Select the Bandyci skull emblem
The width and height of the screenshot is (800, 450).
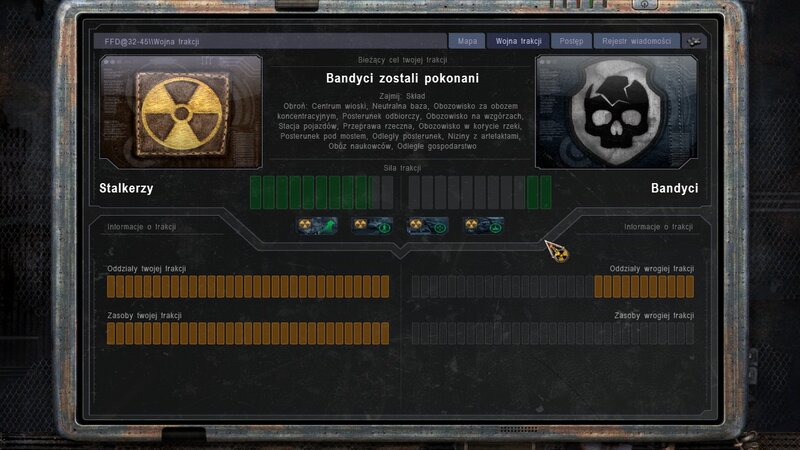(616, 112)
